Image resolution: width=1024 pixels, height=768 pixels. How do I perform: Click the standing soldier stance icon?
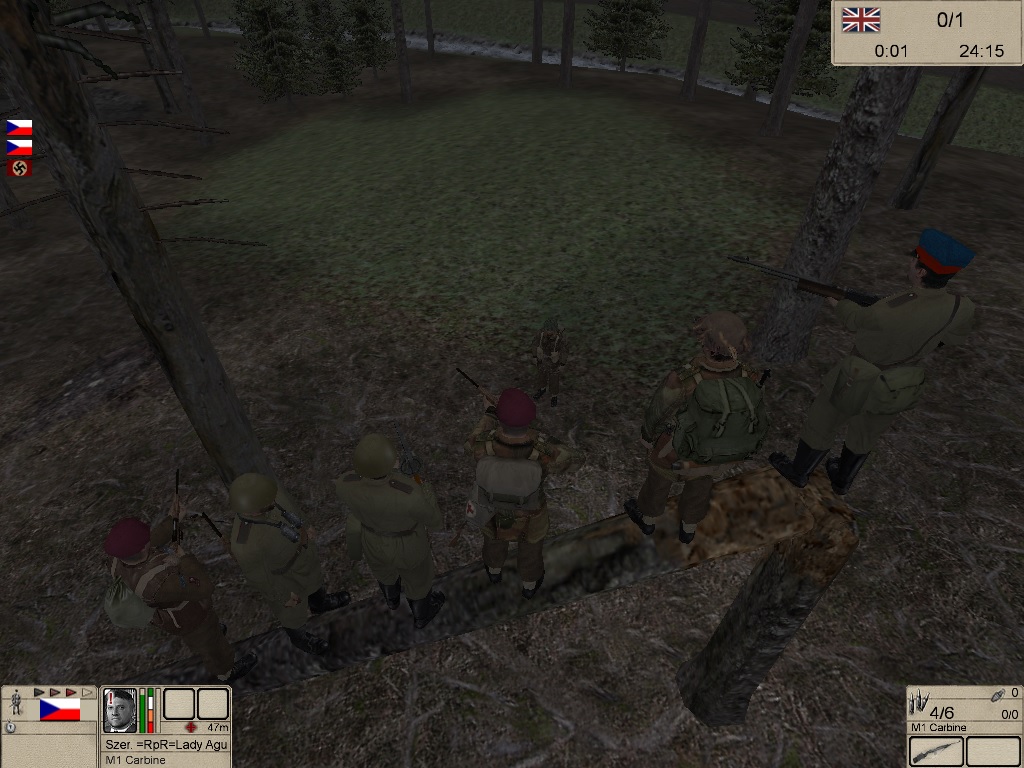[x=16, y=702]
